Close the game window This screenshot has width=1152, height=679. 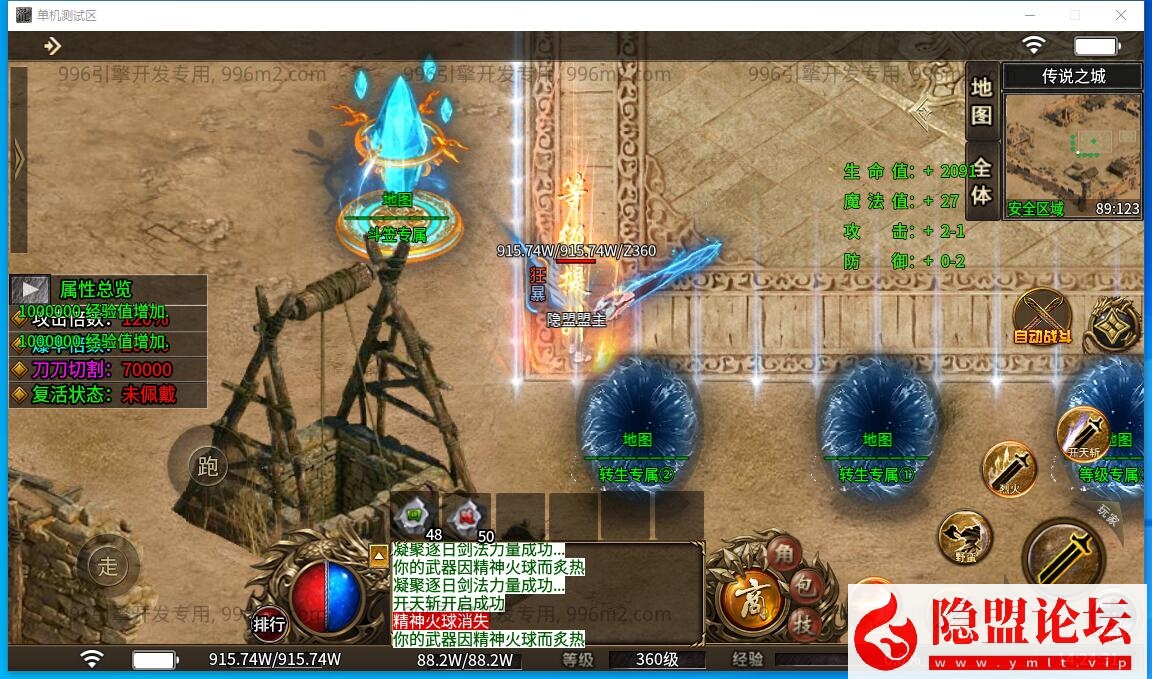click(1122, 15)
